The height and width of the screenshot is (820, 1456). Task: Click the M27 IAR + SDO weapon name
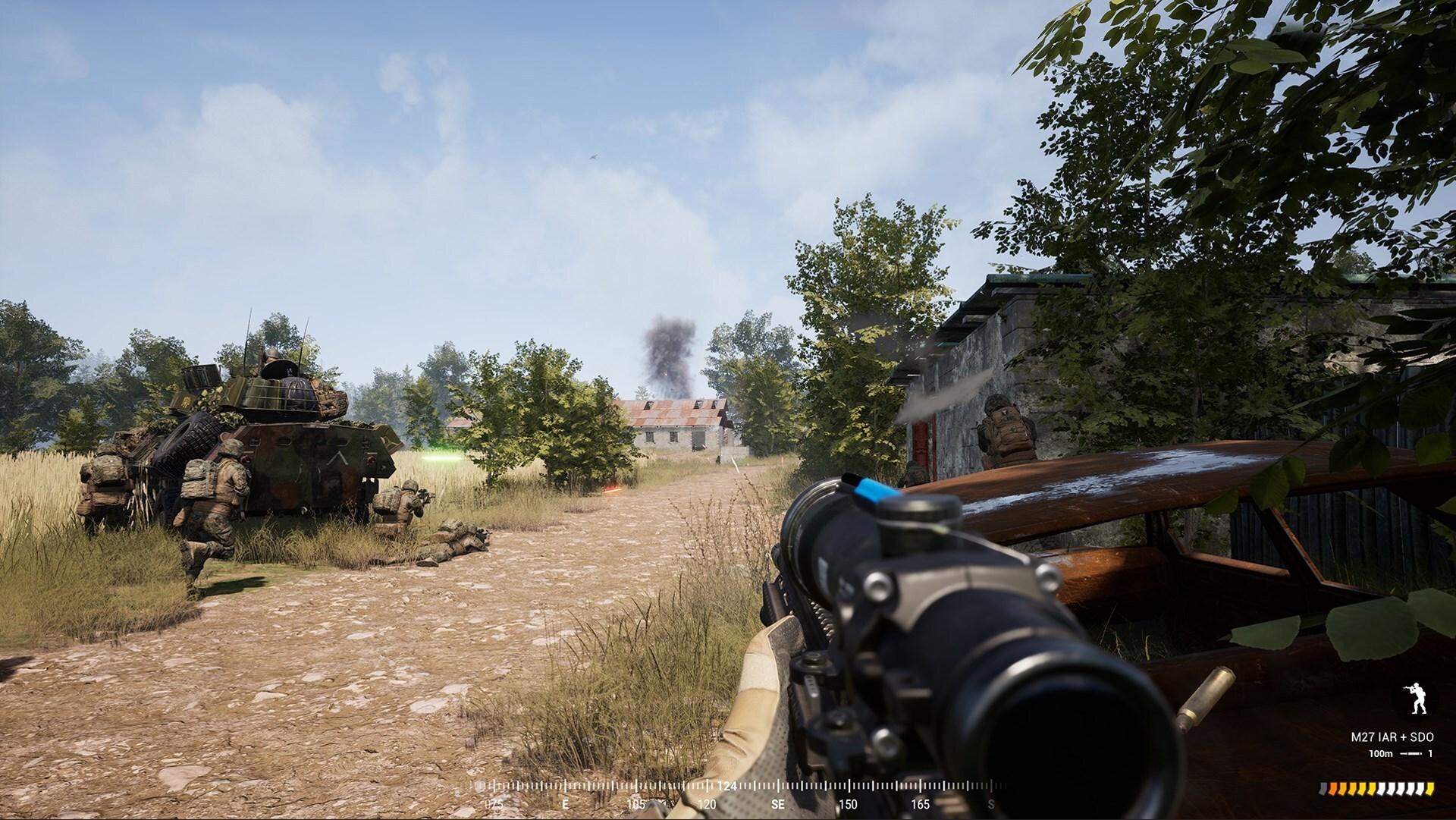pyautogui.click(x=1392, y=737)
